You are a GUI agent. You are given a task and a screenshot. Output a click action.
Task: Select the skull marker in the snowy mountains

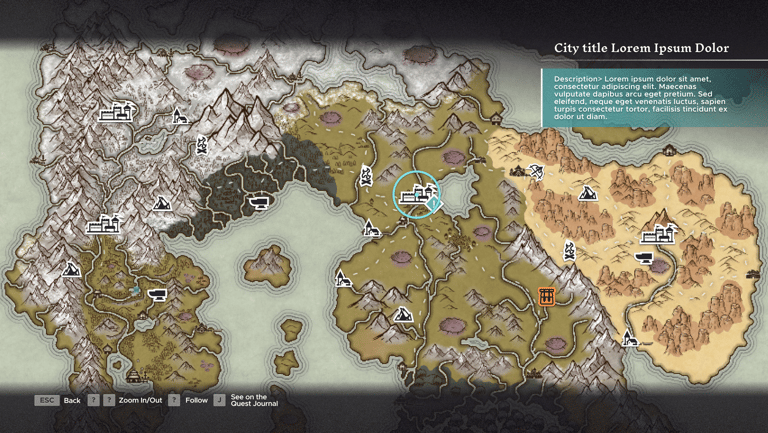(x=201, y=146)
